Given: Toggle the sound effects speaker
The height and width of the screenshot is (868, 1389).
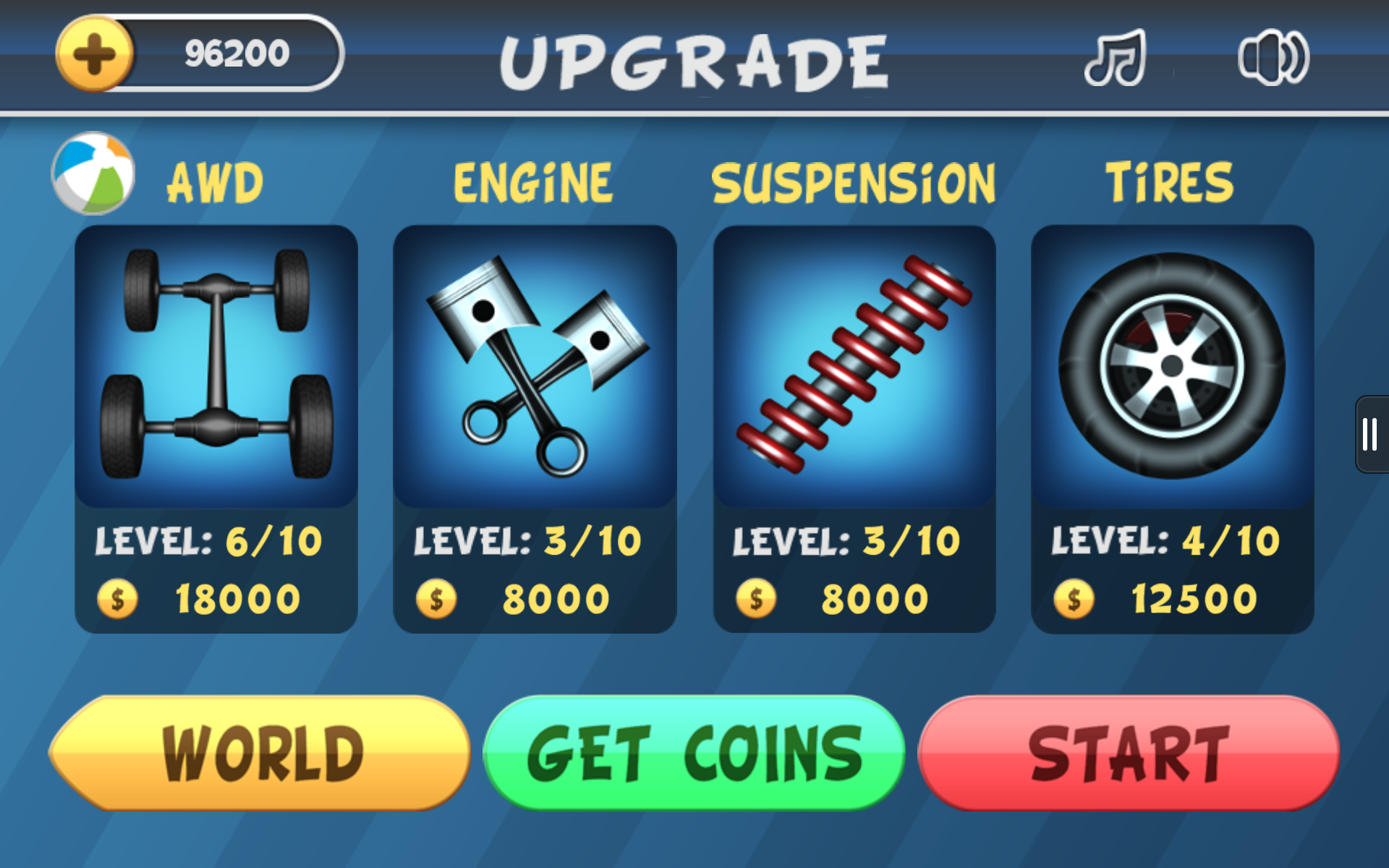Looking at the screenshot, I should (1276, 59).
